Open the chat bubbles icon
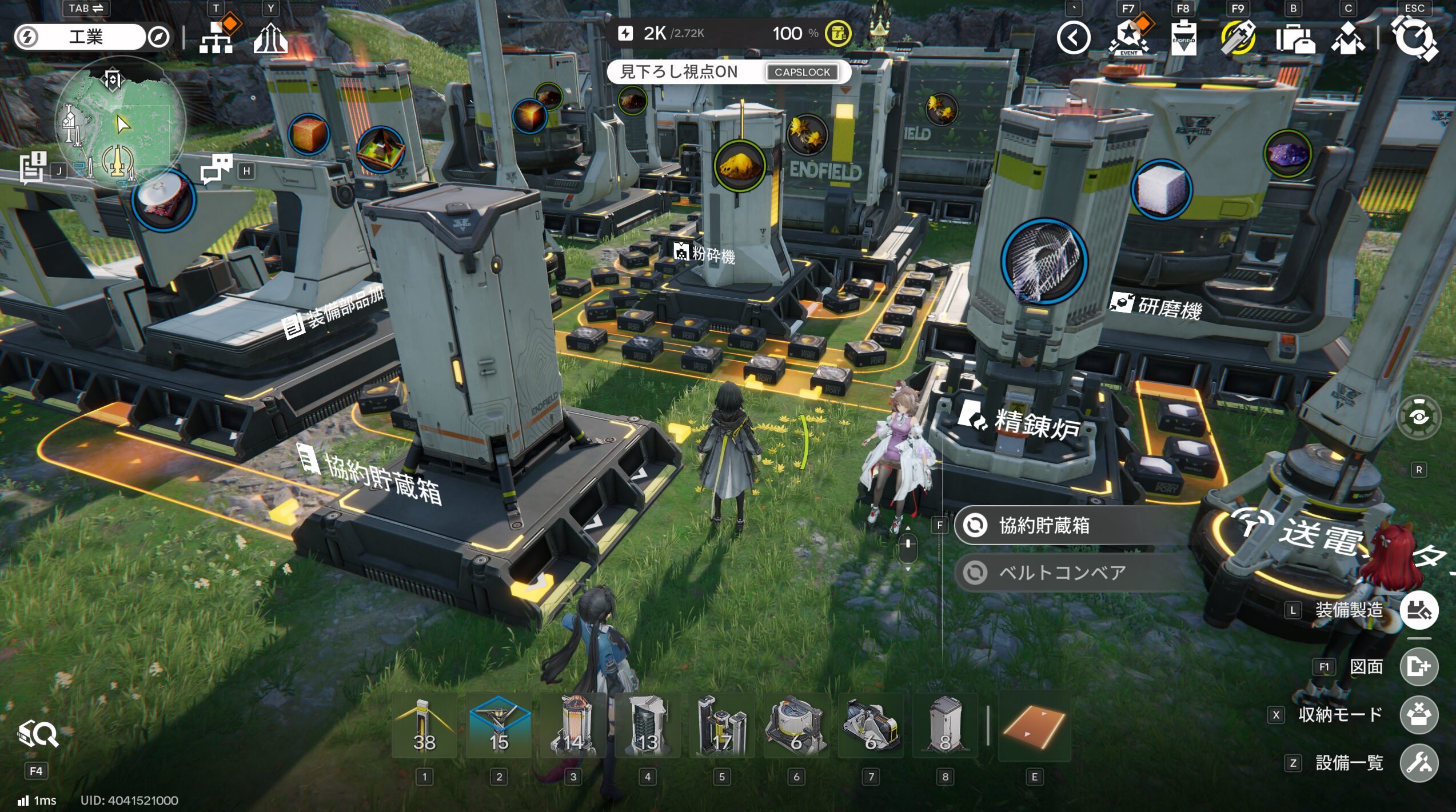 click(x=216, y=168)
